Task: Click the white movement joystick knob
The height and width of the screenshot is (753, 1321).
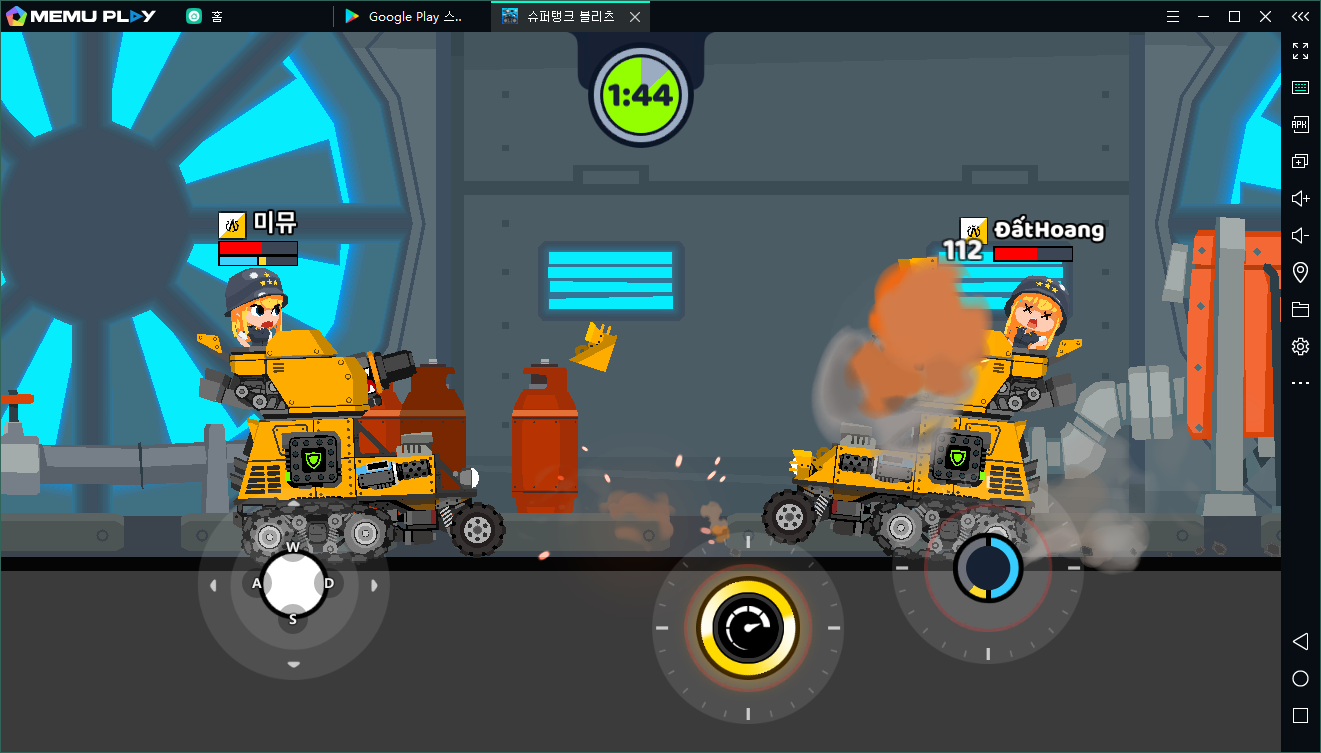Action: [x=293, y=583]
